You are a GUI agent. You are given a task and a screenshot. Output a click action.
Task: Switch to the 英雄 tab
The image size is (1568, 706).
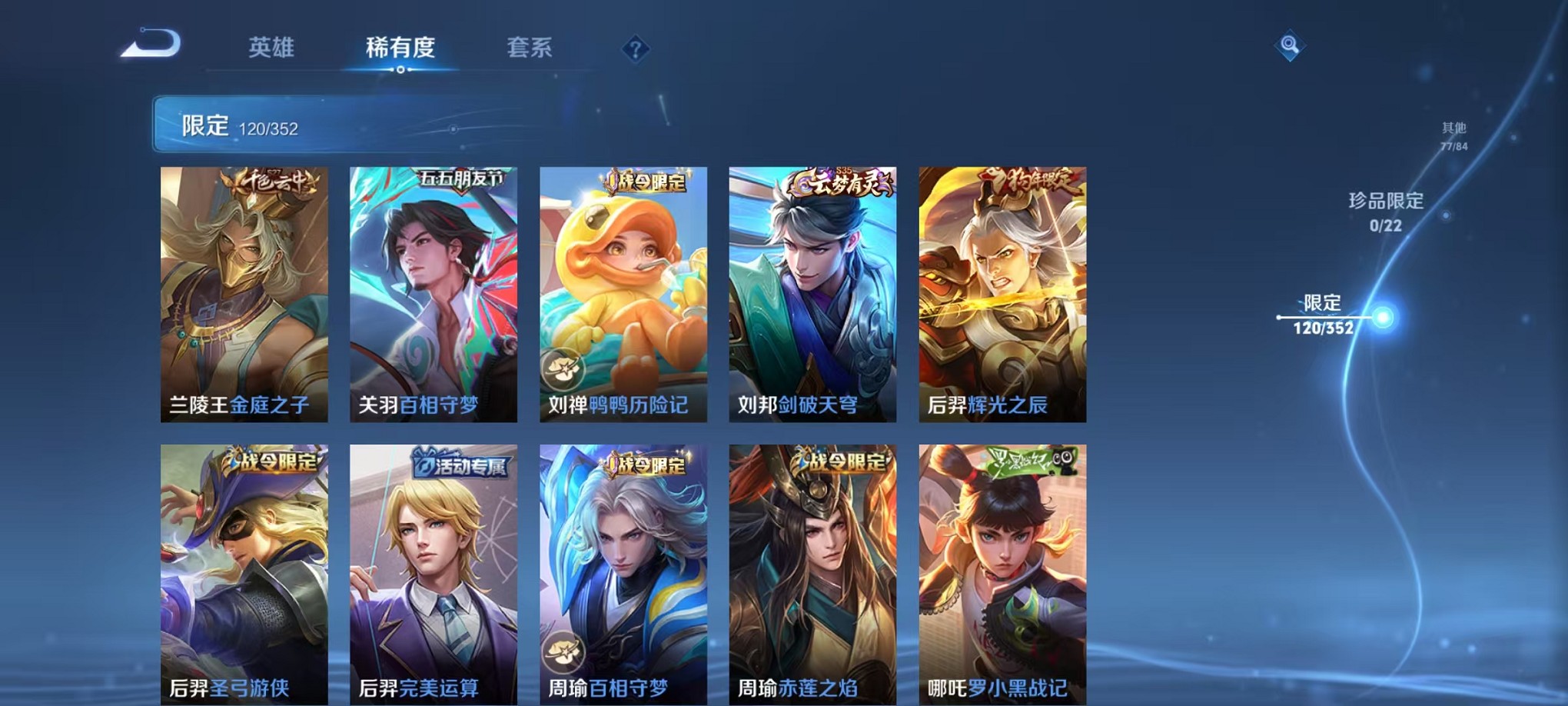tap(273, 48)
